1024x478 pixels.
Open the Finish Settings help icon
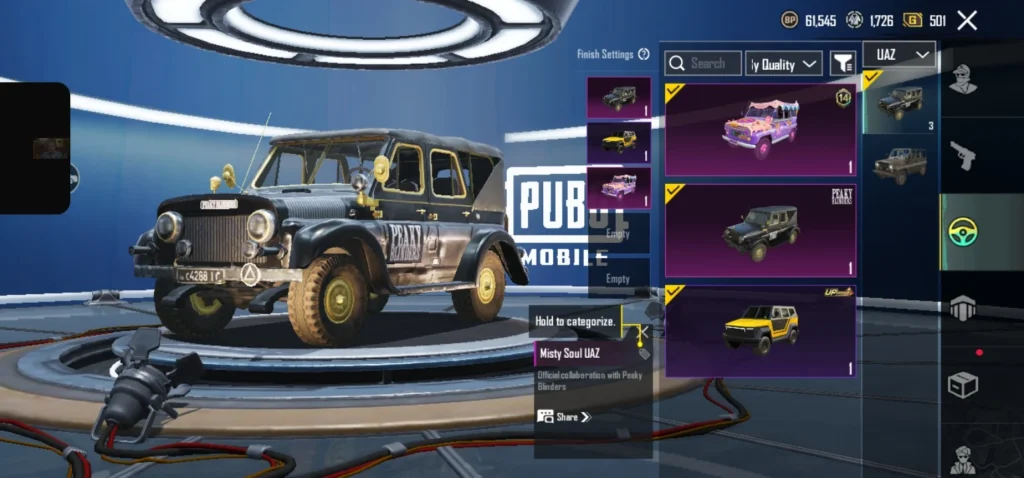click(644, 54)
